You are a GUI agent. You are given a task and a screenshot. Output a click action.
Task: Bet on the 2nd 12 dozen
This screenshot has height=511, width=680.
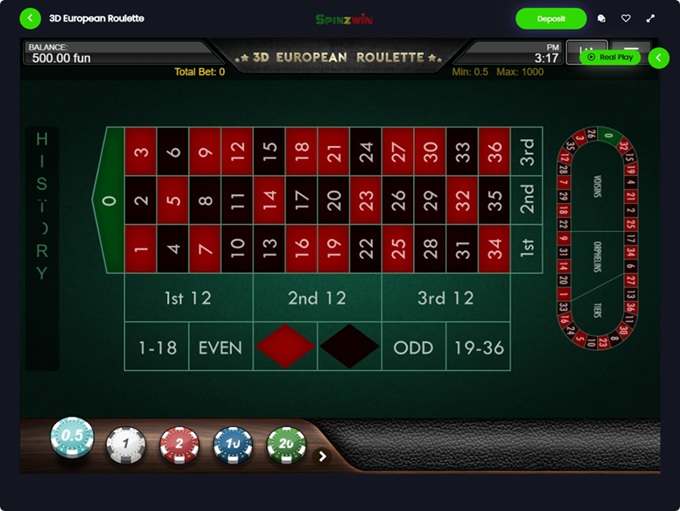[x=317, y=298]
